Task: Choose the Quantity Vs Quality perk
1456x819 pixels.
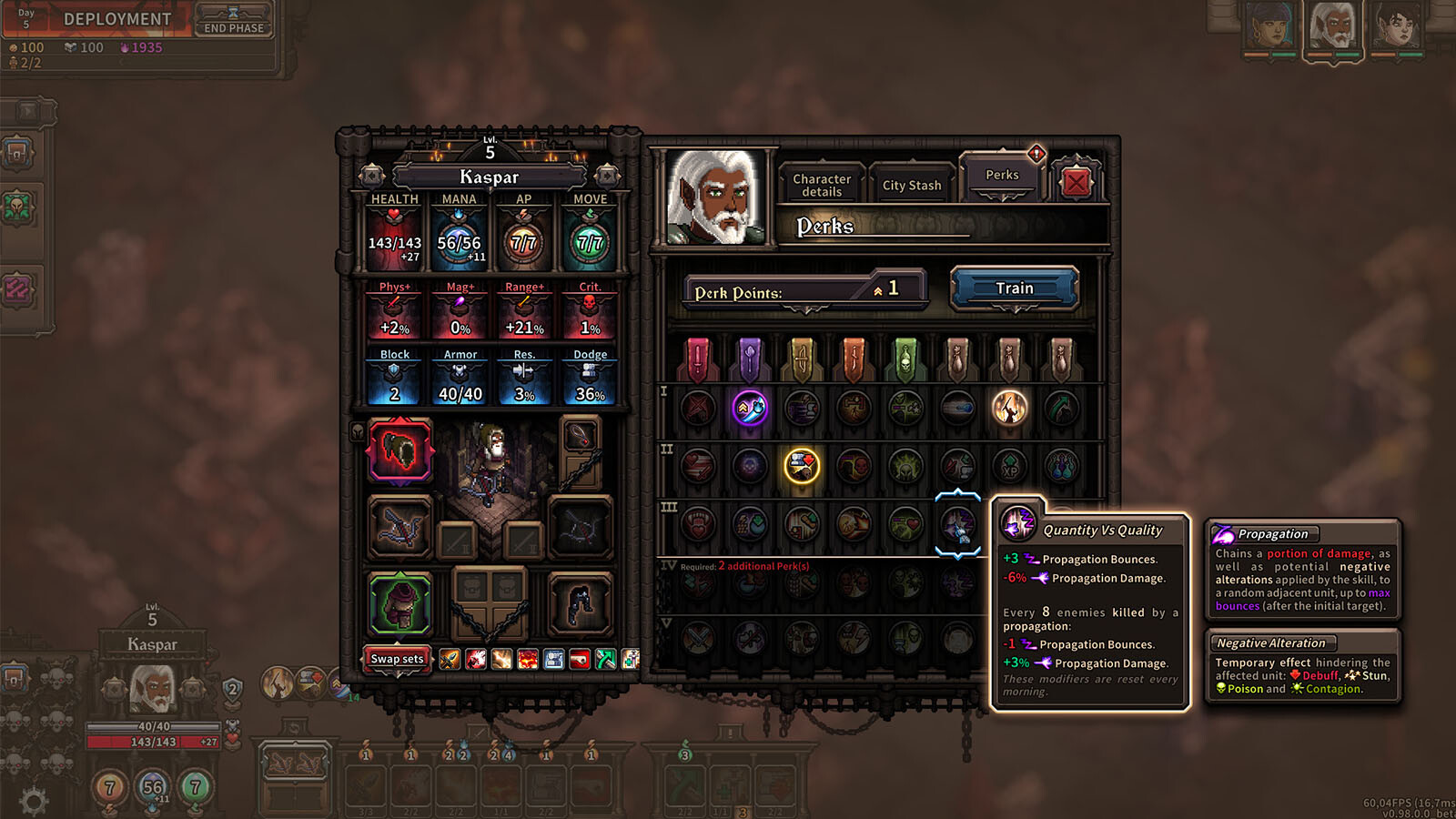Action: tap(957, 524)
